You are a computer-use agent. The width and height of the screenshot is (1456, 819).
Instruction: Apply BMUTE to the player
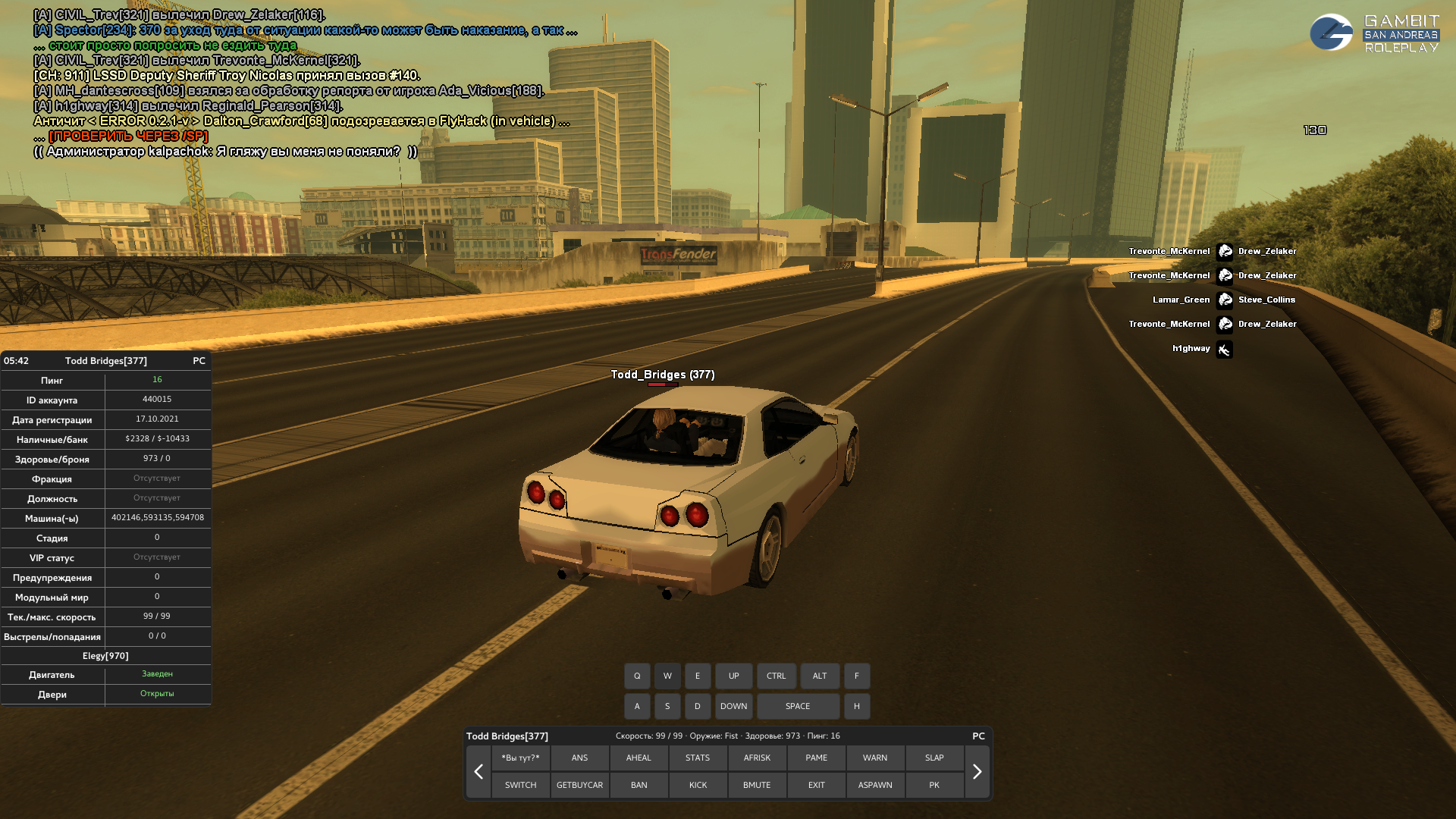pyautogui.click(x=757, y=785)
